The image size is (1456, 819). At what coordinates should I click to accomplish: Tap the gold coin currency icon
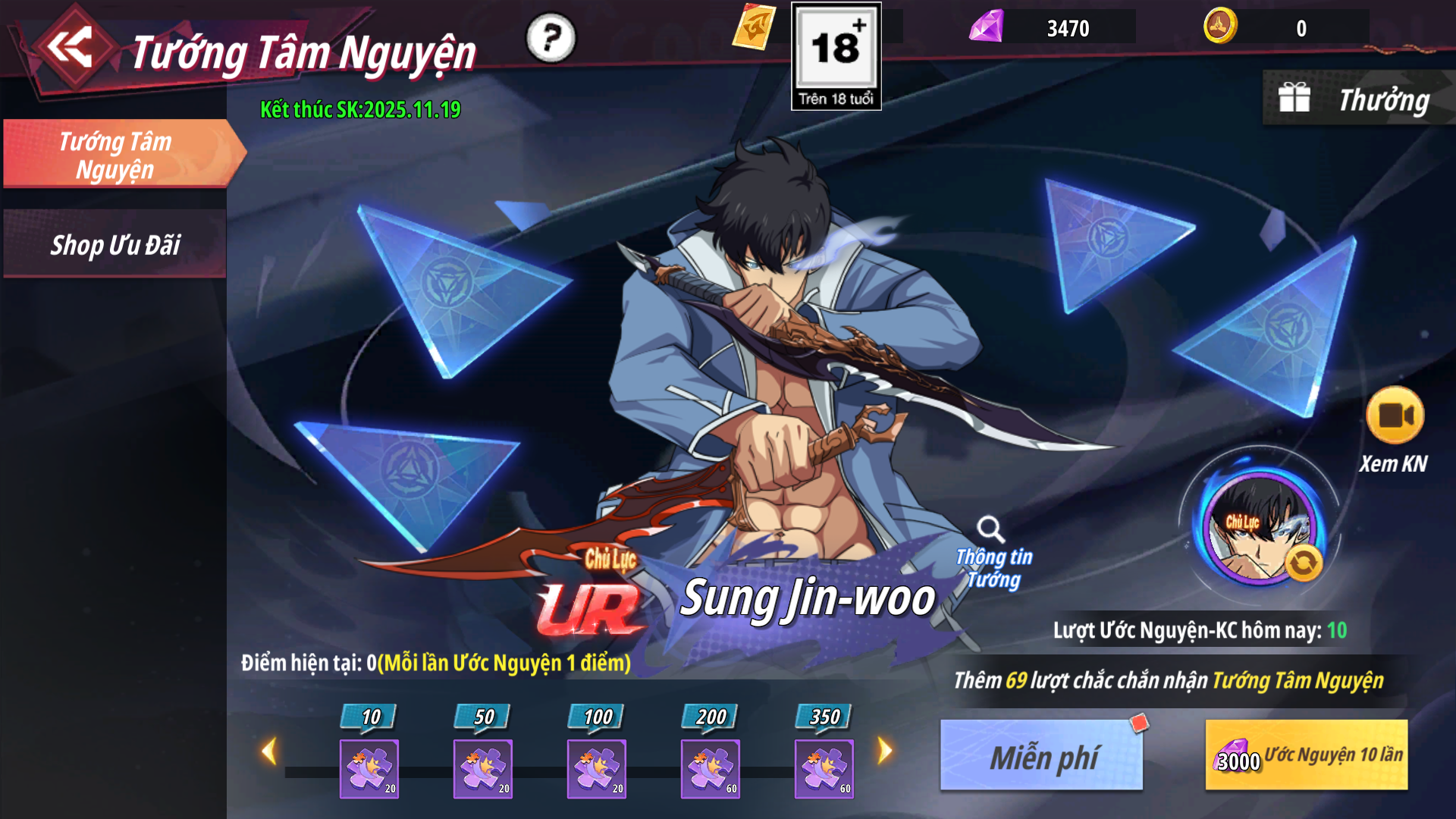(1220, 27)
